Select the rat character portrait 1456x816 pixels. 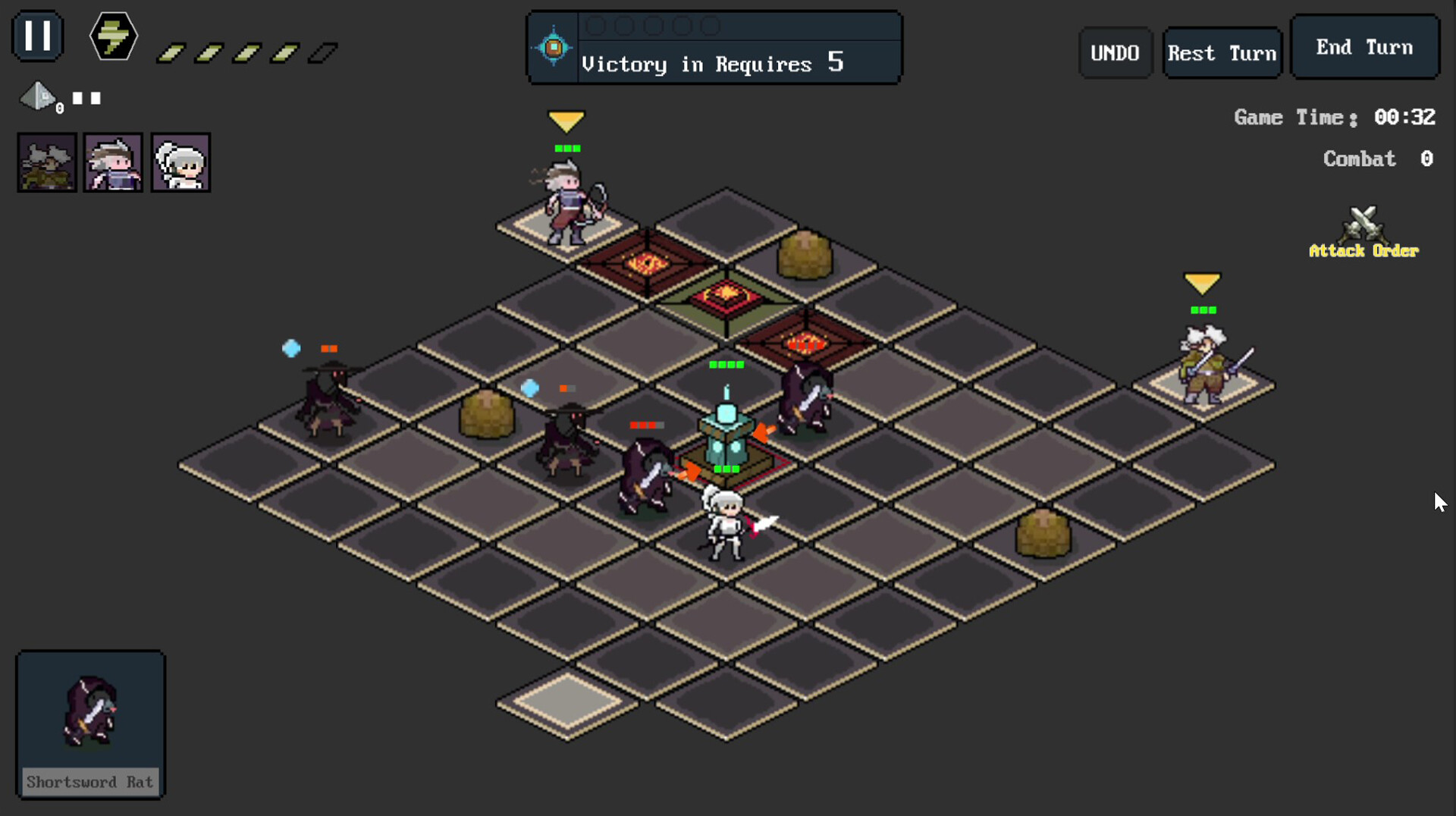(x=46, y=162)
